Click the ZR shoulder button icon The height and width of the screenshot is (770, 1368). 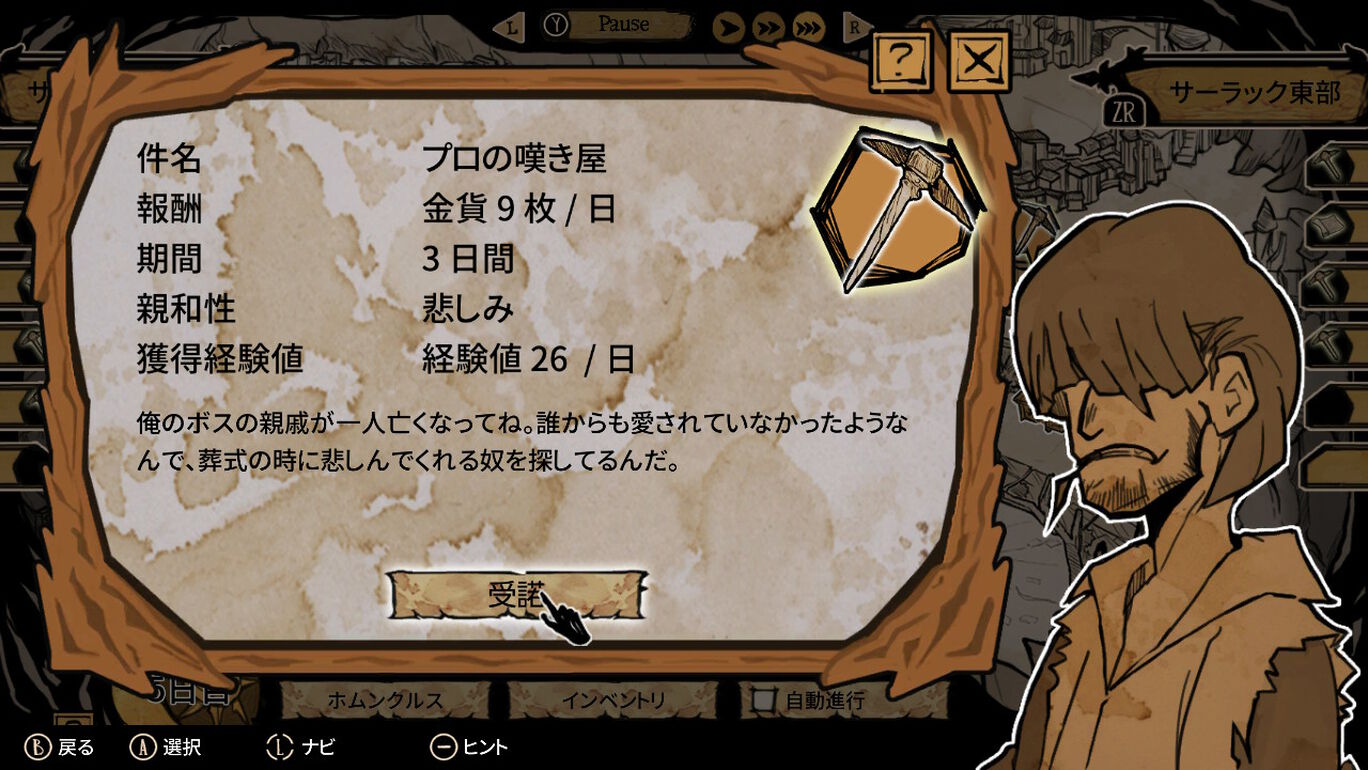pos(1126,112)
